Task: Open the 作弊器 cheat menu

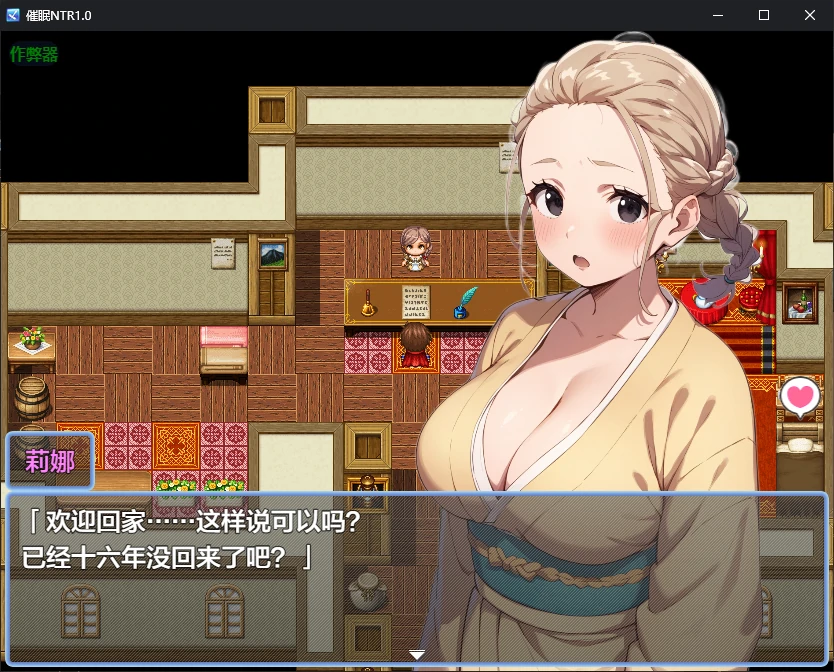Action: (x=34, y=54)
